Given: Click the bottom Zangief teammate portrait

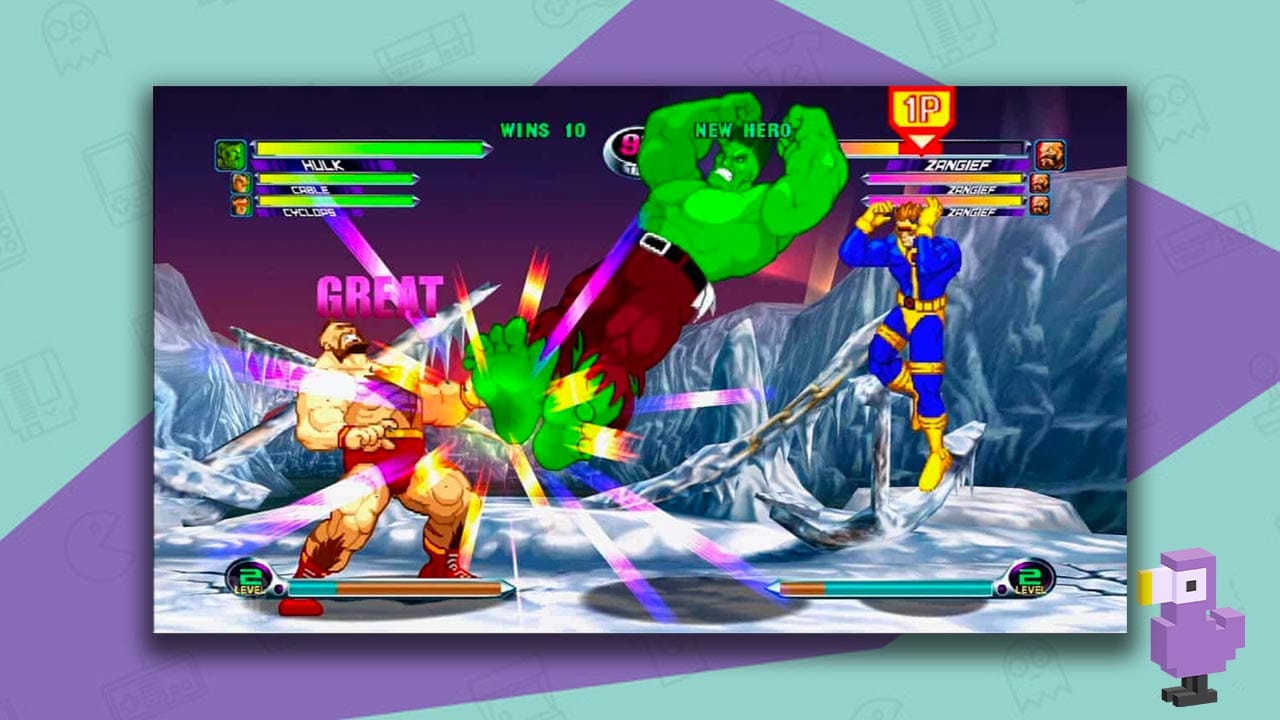Looking at the screenshot, I should click(x=1042, y=207).
